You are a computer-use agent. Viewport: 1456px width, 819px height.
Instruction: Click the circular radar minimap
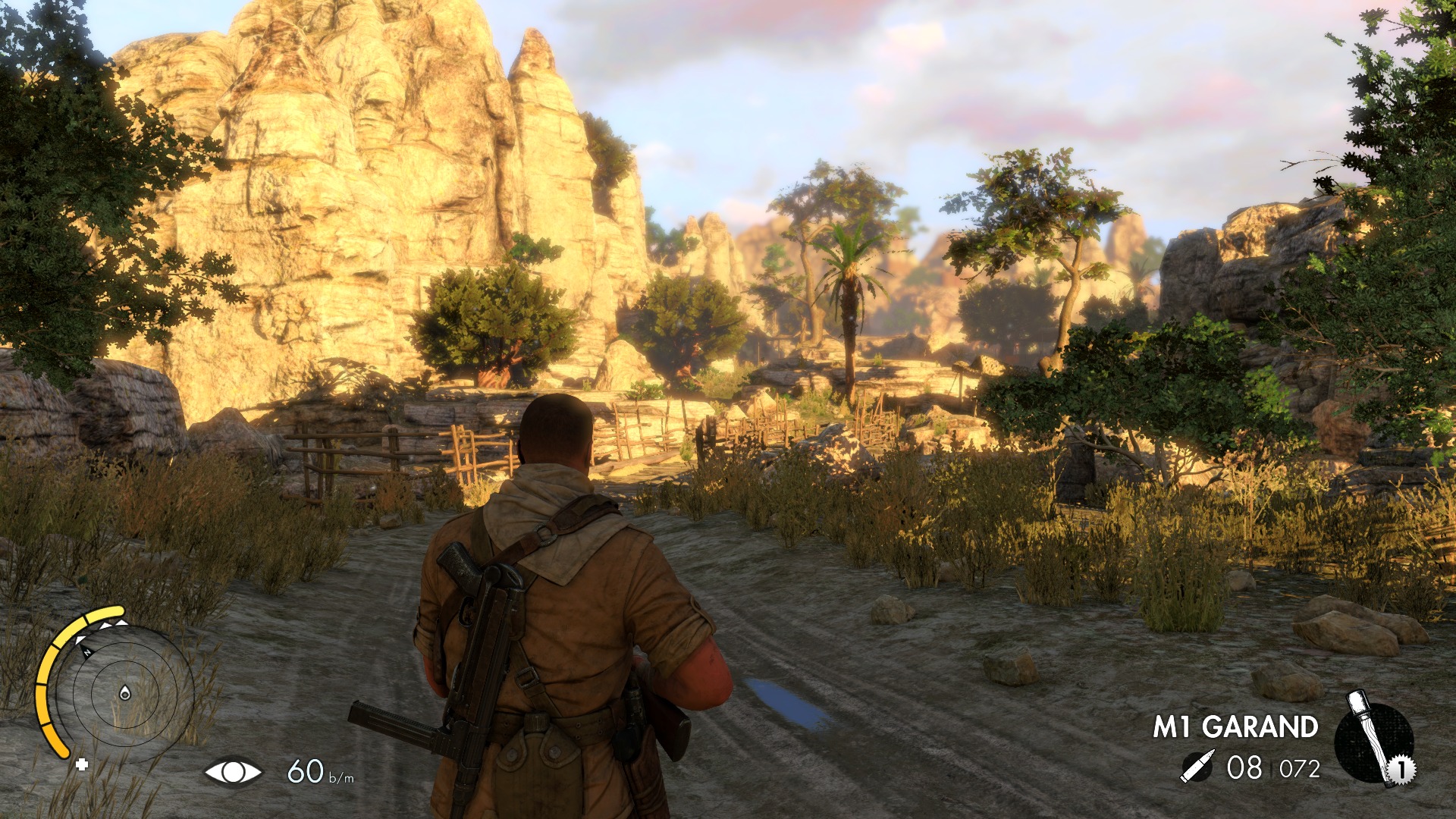(125, 692)
